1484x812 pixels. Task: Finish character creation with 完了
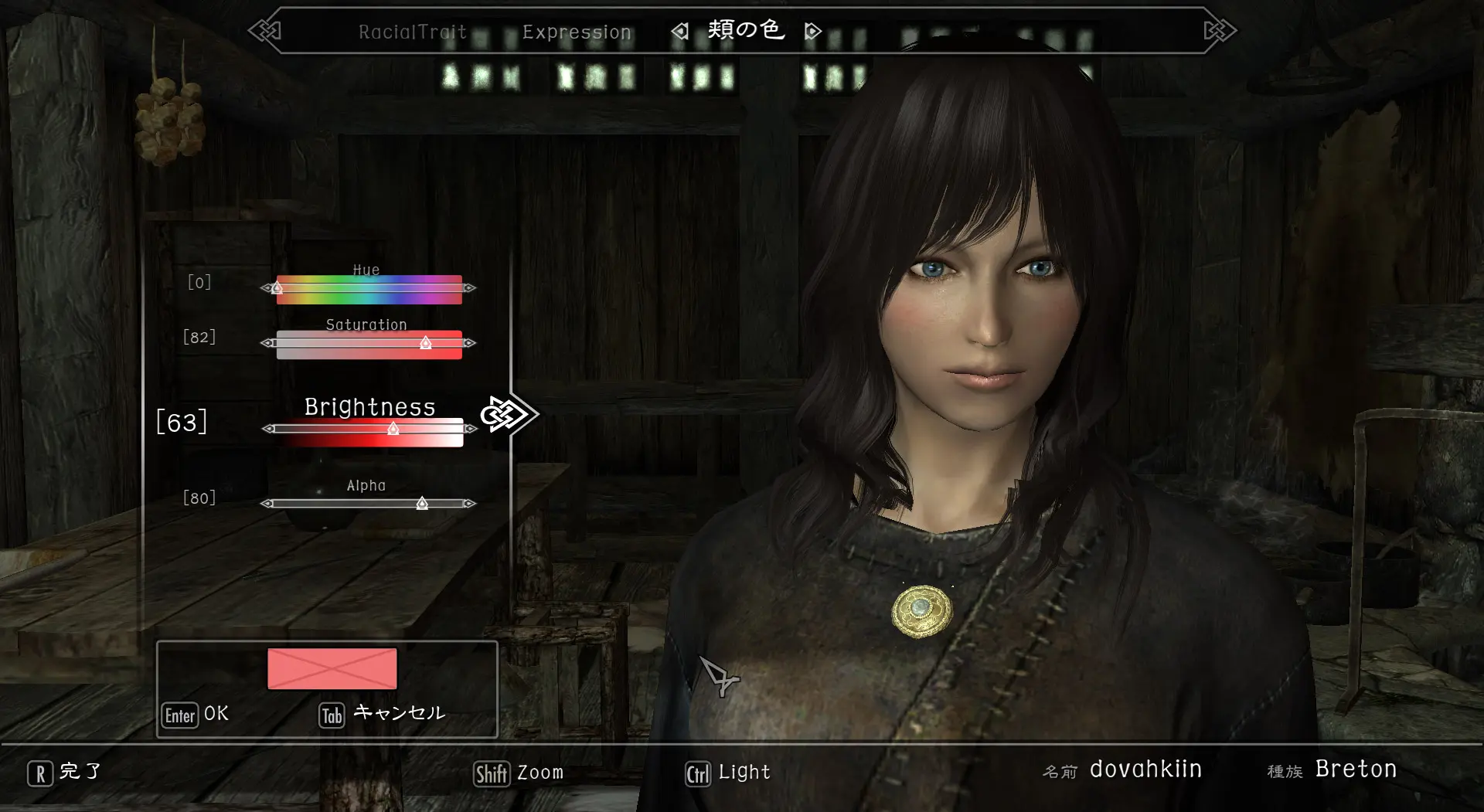(65, 772)
